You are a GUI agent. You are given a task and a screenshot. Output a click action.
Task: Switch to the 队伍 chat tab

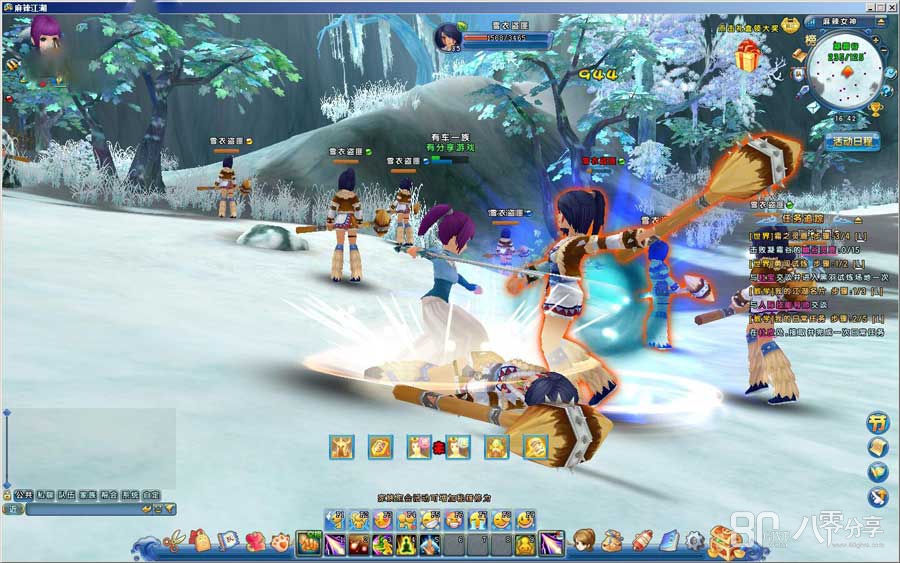coord(66,495)
